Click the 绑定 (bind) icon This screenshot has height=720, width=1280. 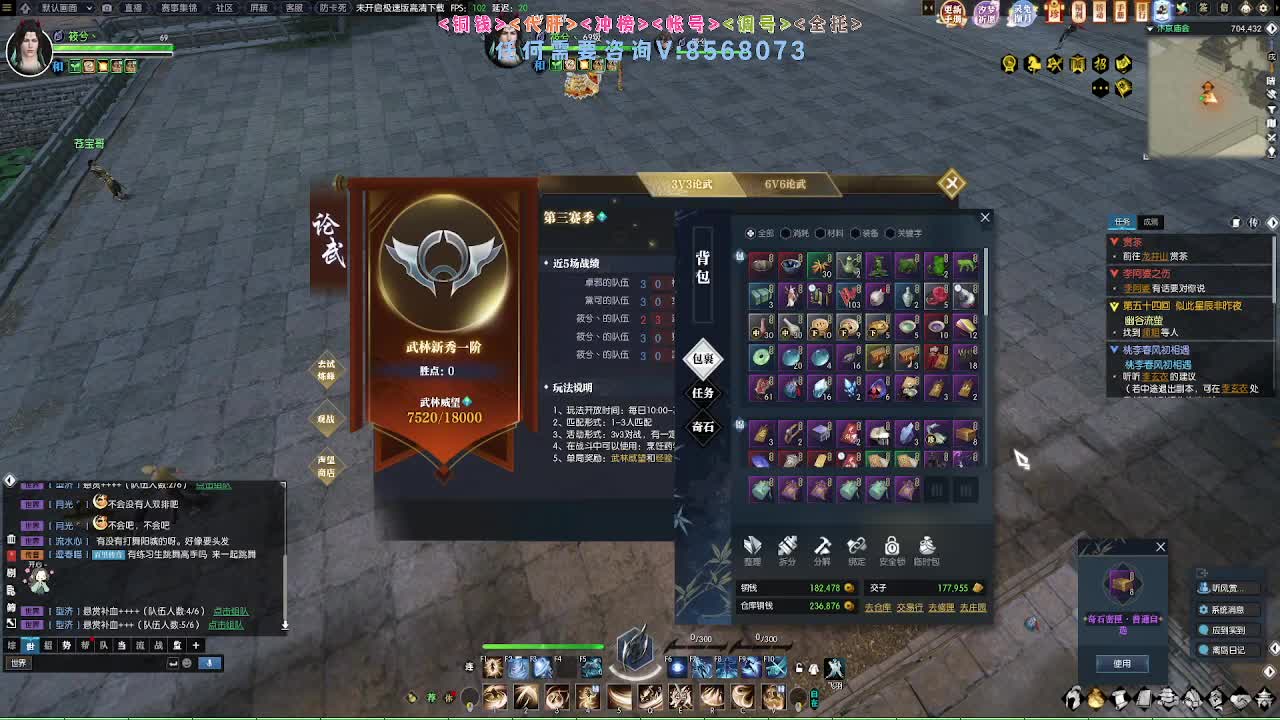coord(858,552)
